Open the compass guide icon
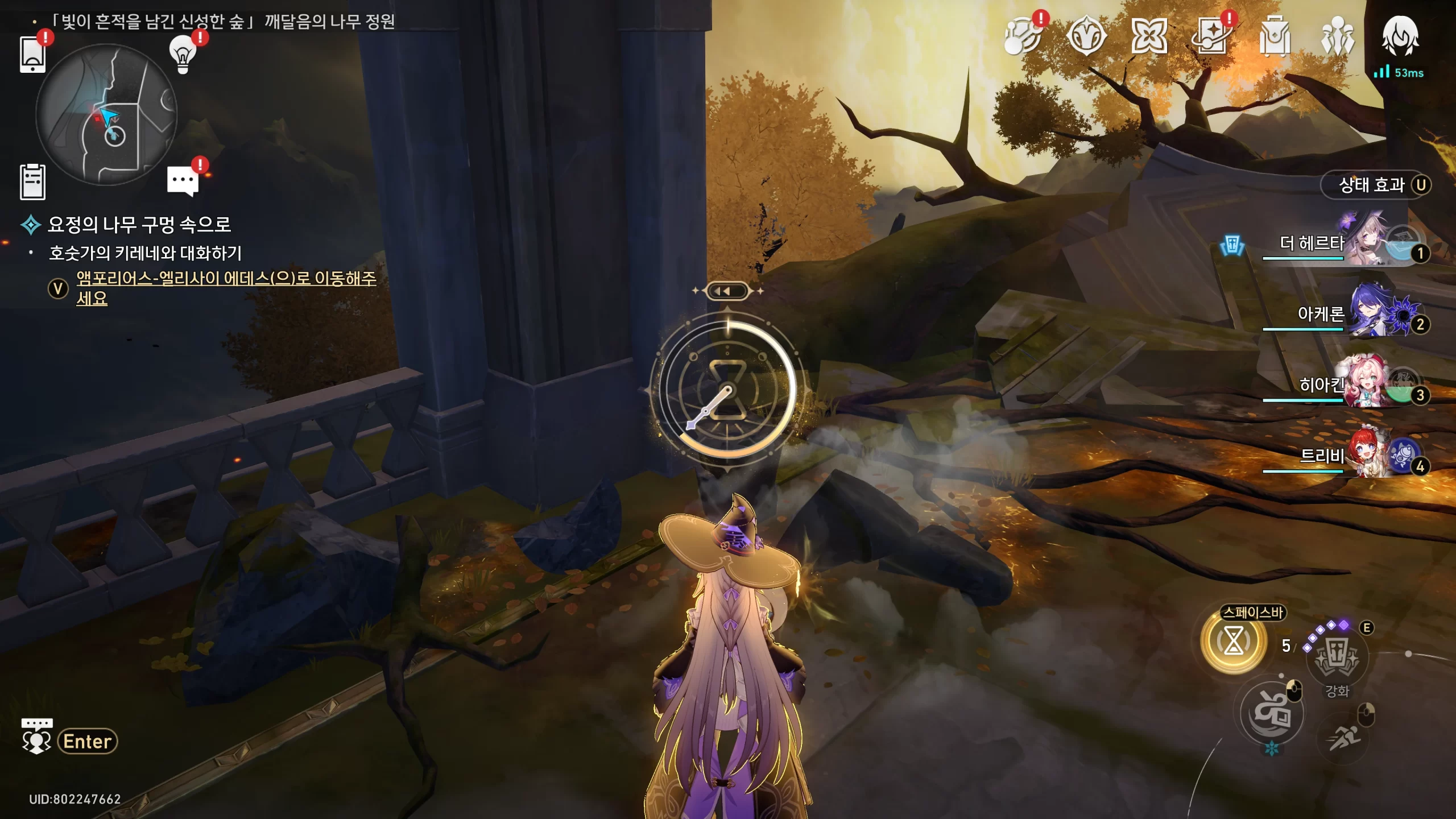 [x=1086, y=36]
